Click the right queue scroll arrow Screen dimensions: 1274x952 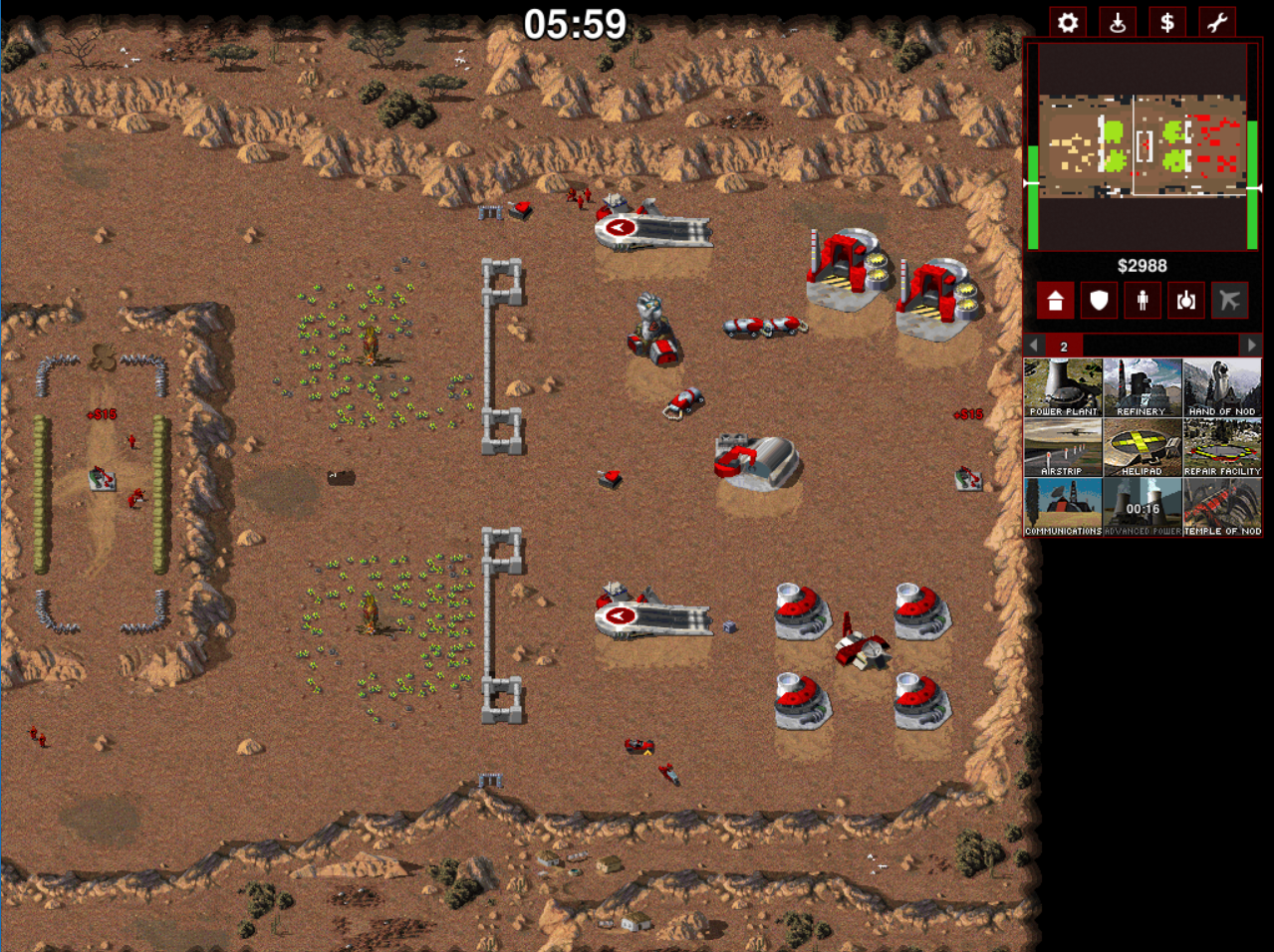click(1251, 346)
